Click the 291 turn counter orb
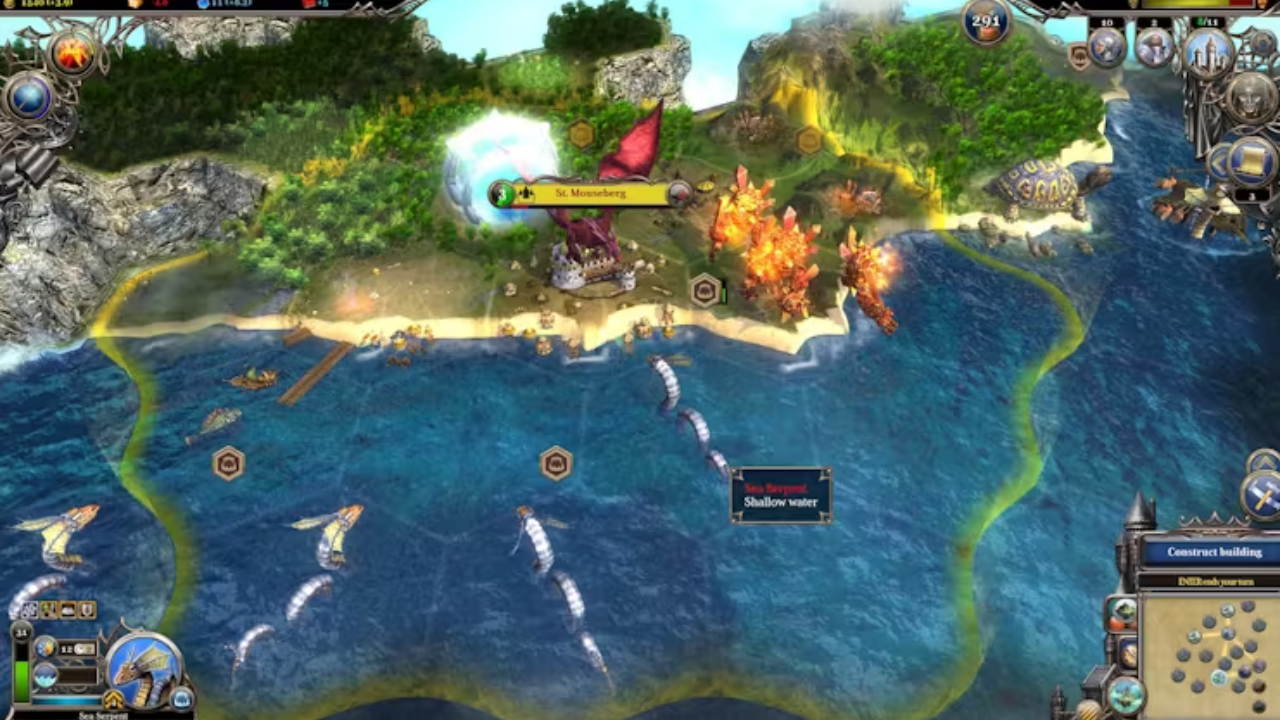 [x=987, y=22]
